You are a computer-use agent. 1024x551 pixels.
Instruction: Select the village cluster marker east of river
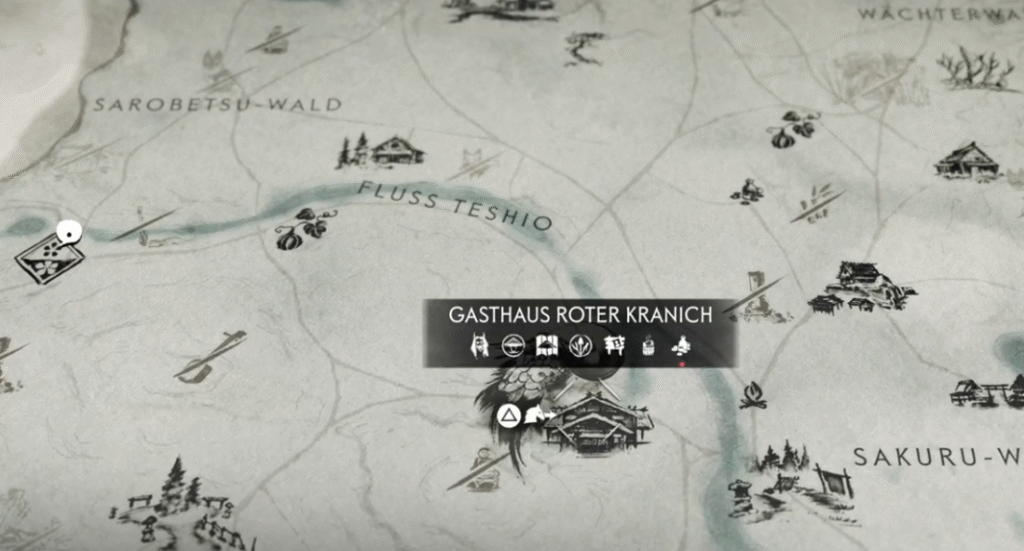860,288
